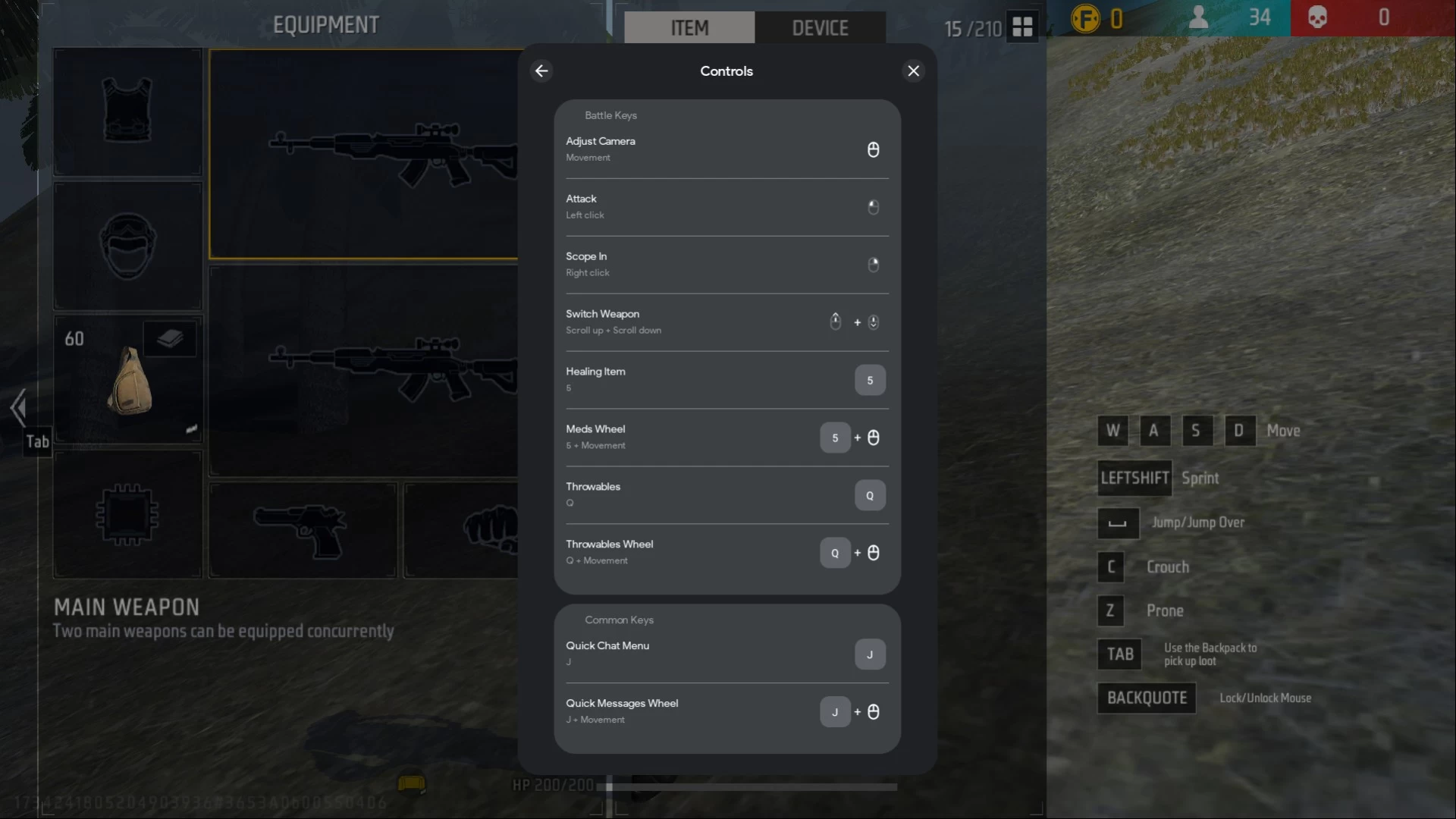Select the Healing Item control row

click(x=726, y=380)
